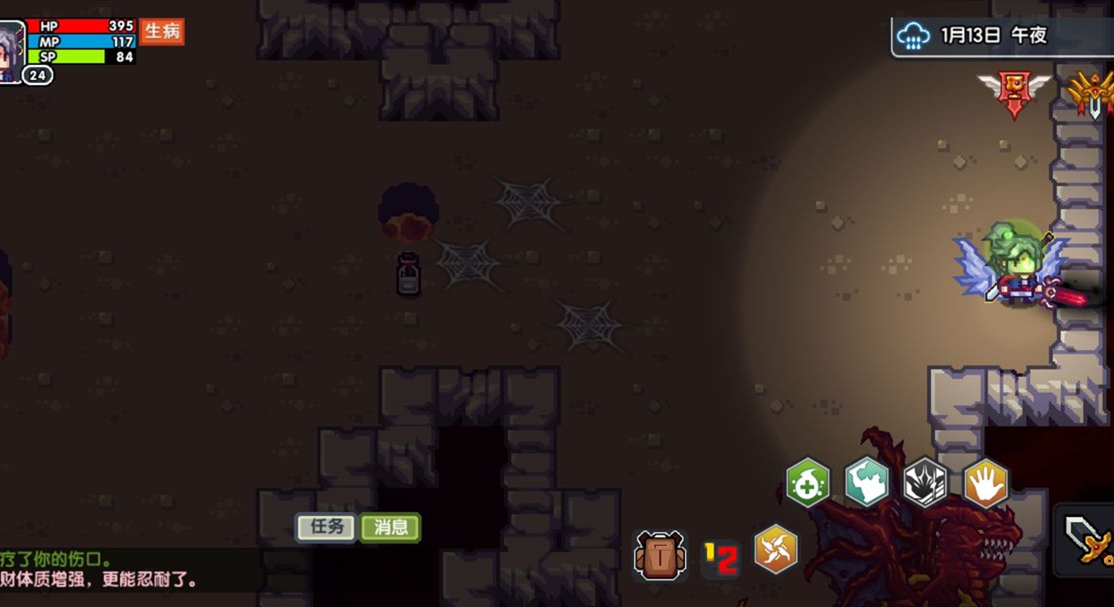This screenshot has width=1114, height=607.
Task: Inspect the 生病 sick status badge
Action: pyautogui.click(x=162, y=31)
